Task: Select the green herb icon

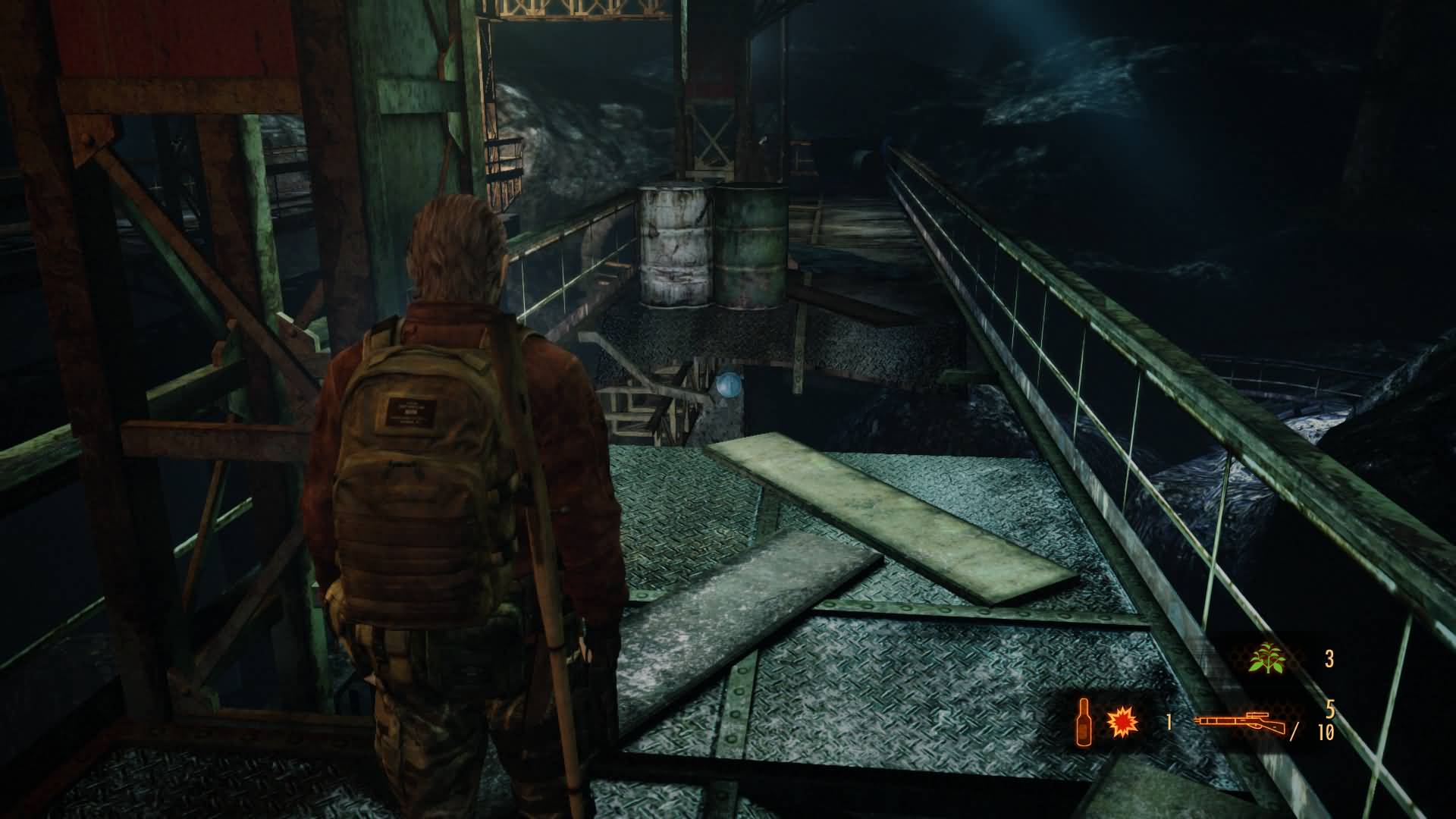Action: [1267, 658]
